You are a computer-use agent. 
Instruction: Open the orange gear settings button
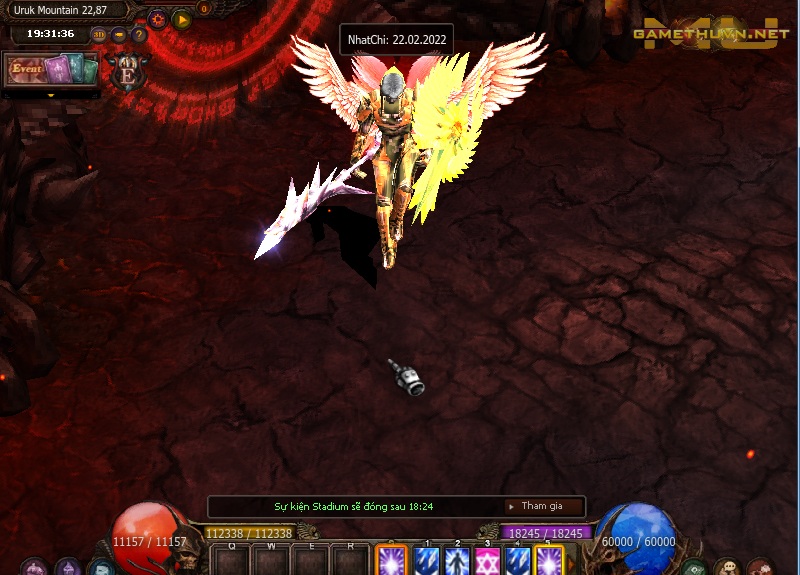(157, 18)
